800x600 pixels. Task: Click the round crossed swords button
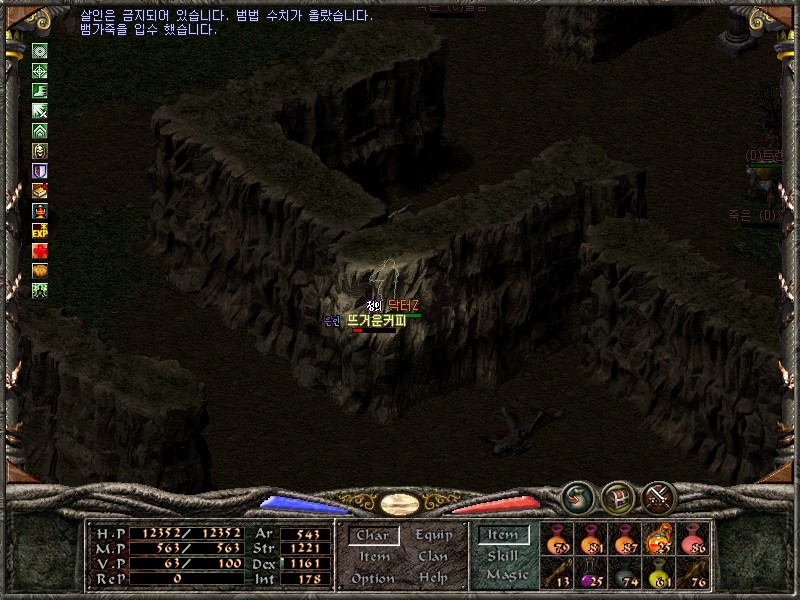click(659, 497)
